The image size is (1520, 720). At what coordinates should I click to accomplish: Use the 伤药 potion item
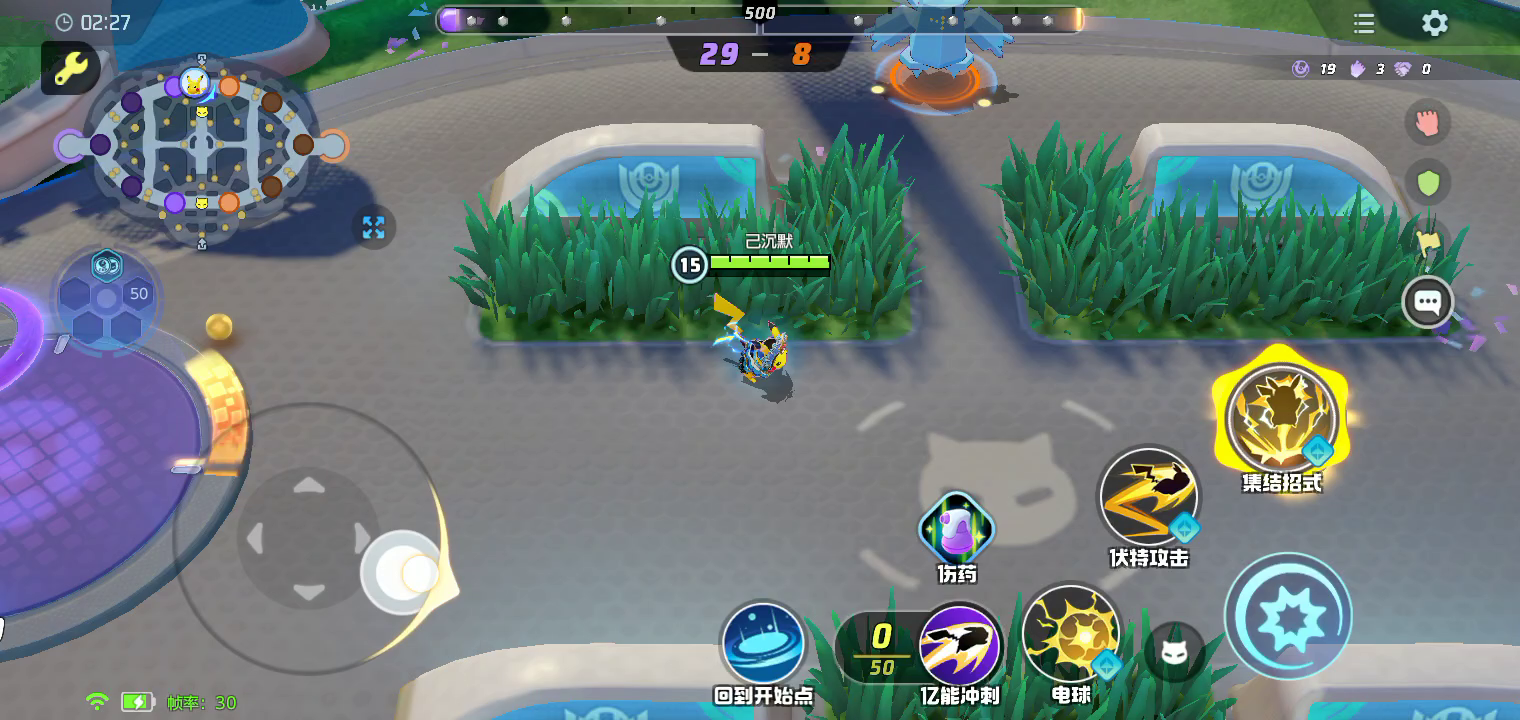tap(956, 529)
